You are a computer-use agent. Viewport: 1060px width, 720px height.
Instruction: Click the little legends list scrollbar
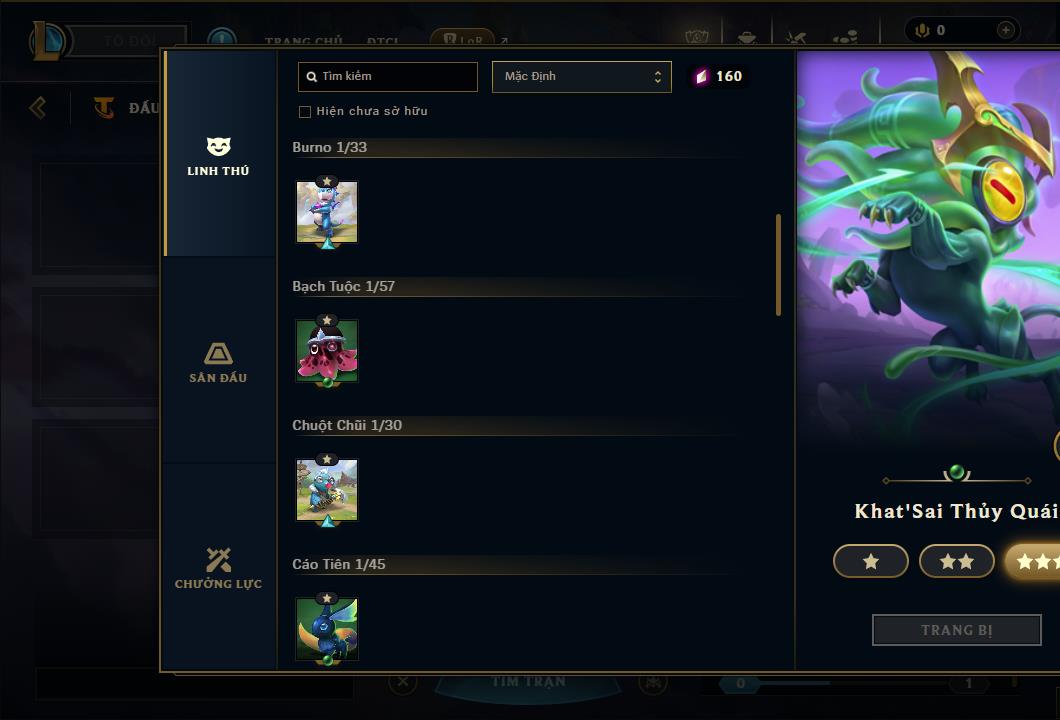[778, 265]
